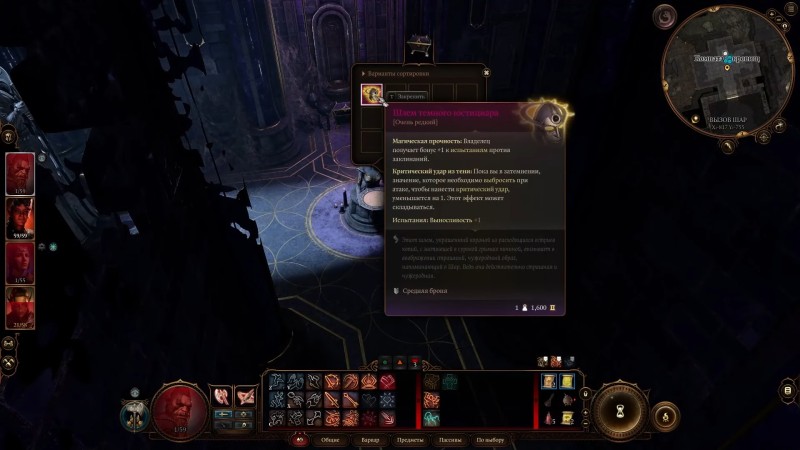End turn with the hourglass button
This screenshot has height=450, width=800.
point(622,408)
